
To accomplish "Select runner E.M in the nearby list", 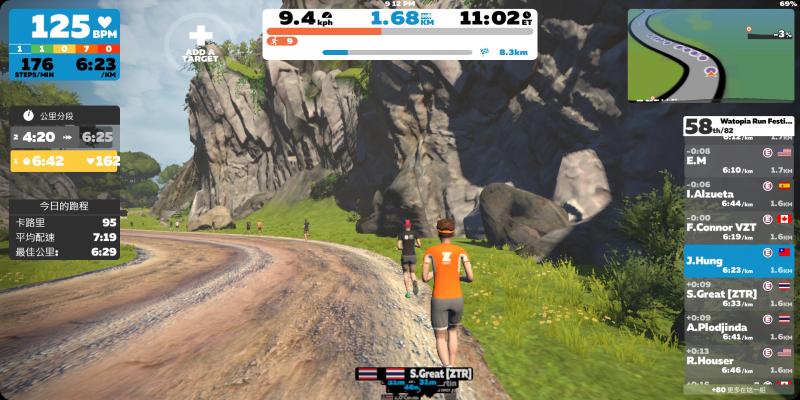I will (x=738, y=160).
